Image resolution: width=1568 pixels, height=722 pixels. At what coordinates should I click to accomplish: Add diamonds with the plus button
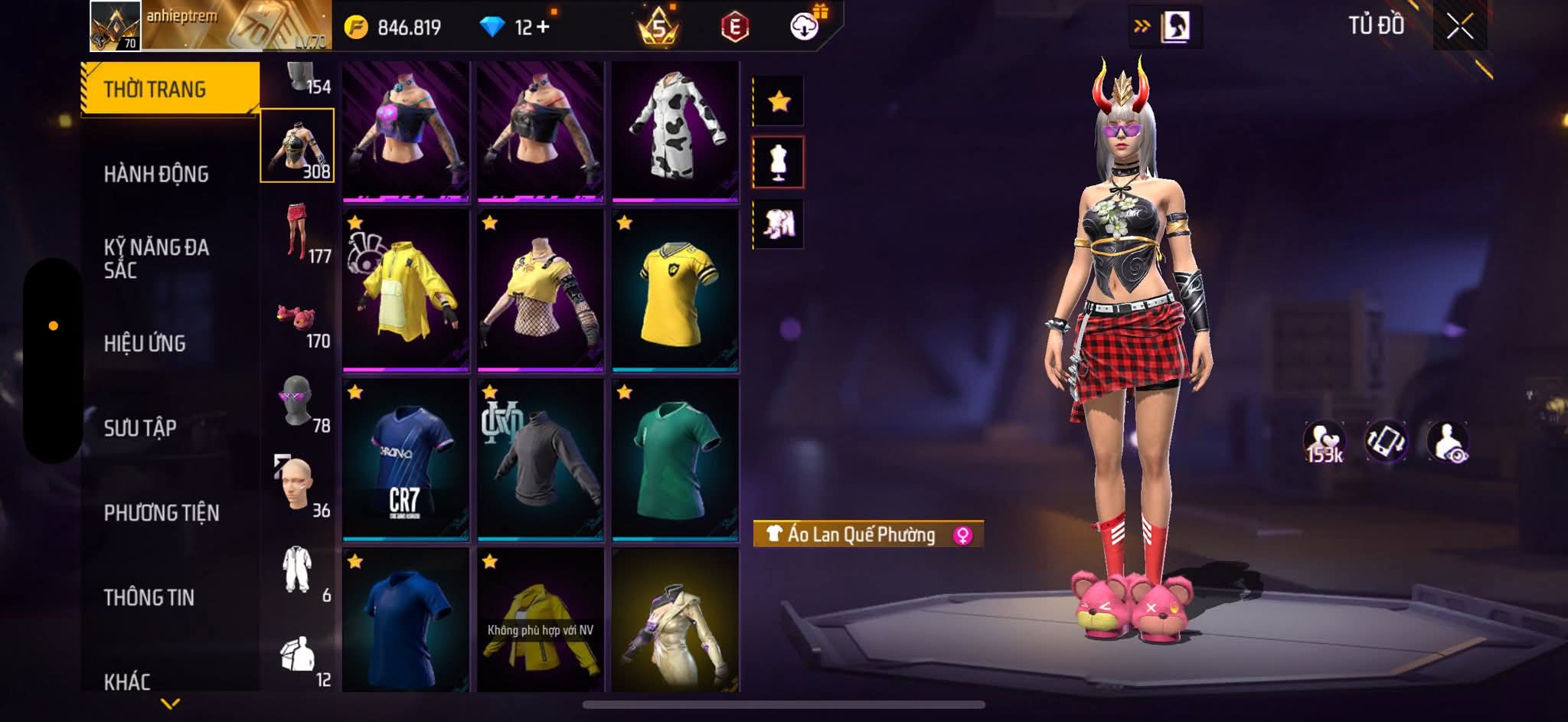coord(543,28)
